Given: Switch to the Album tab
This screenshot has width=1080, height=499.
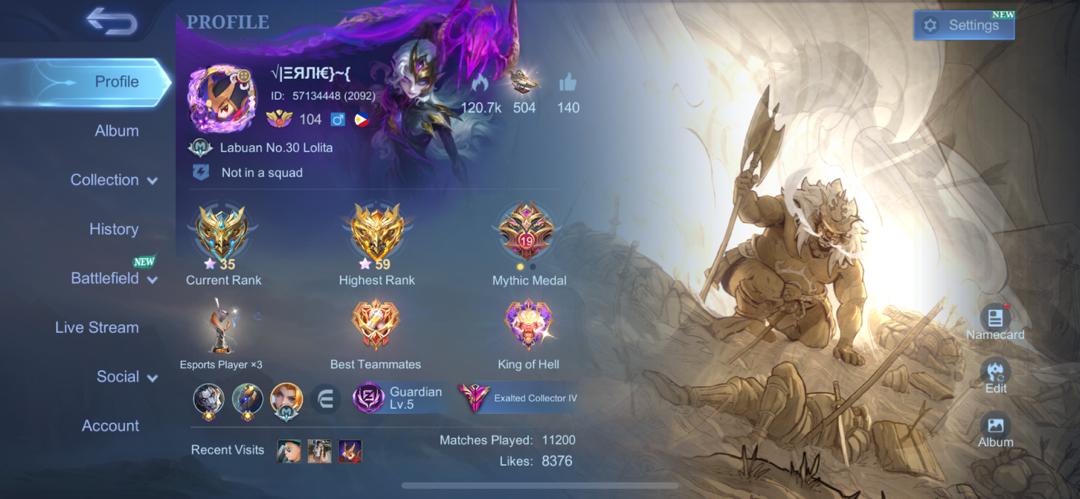Looking at the screenshot, I should (x=116, y=131).
